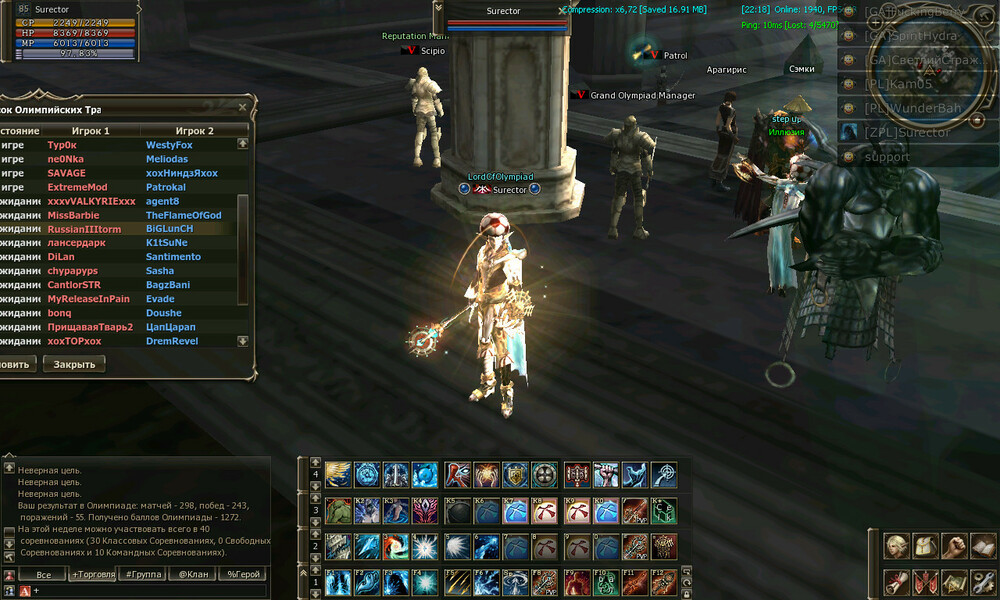The height and width of the screenshot is (600, 1000).
Task: Use the golden wing skill icon
Action: tap(340, 474)
